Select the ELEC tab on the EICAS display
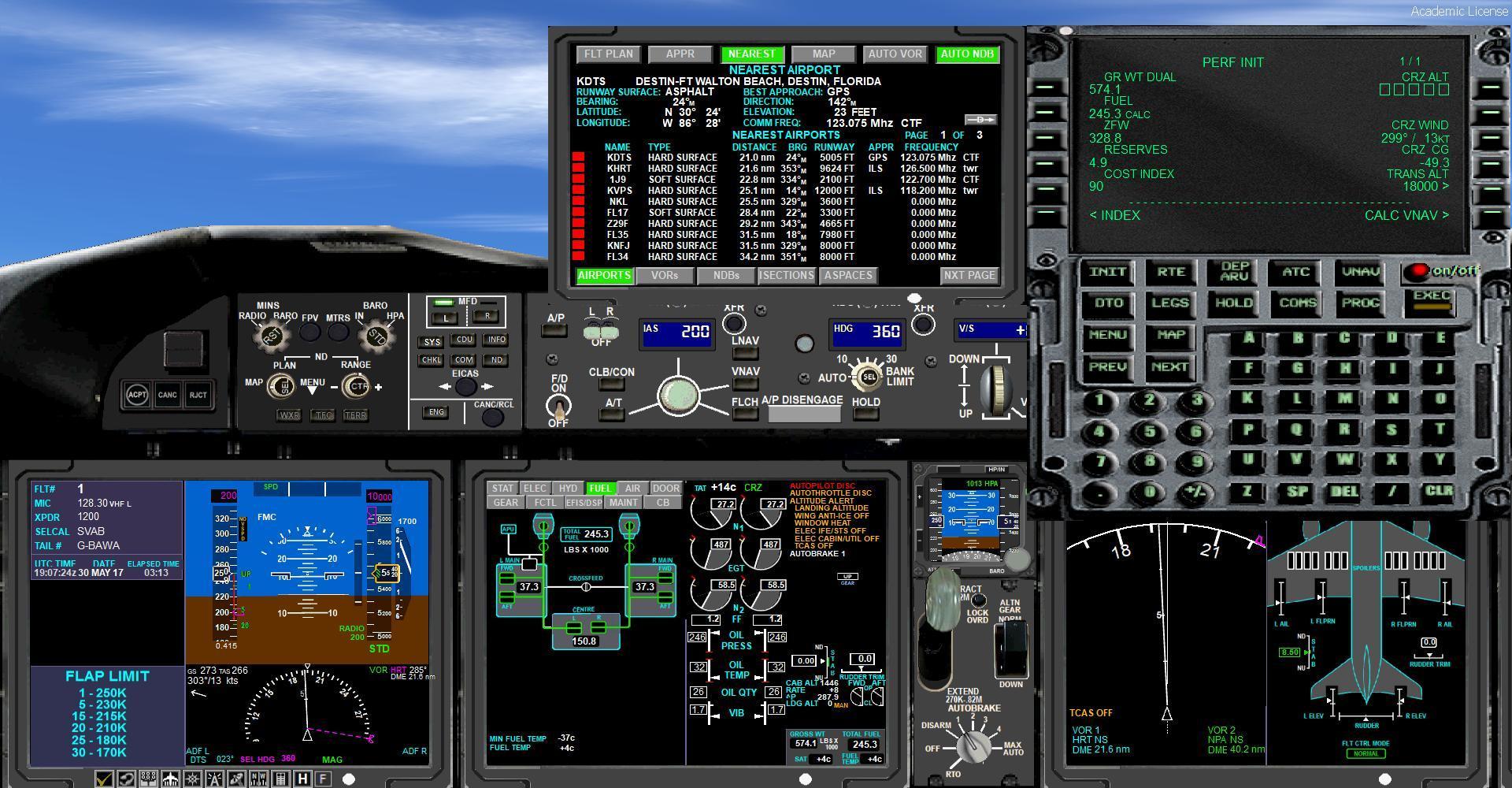 tap(535, 488)
